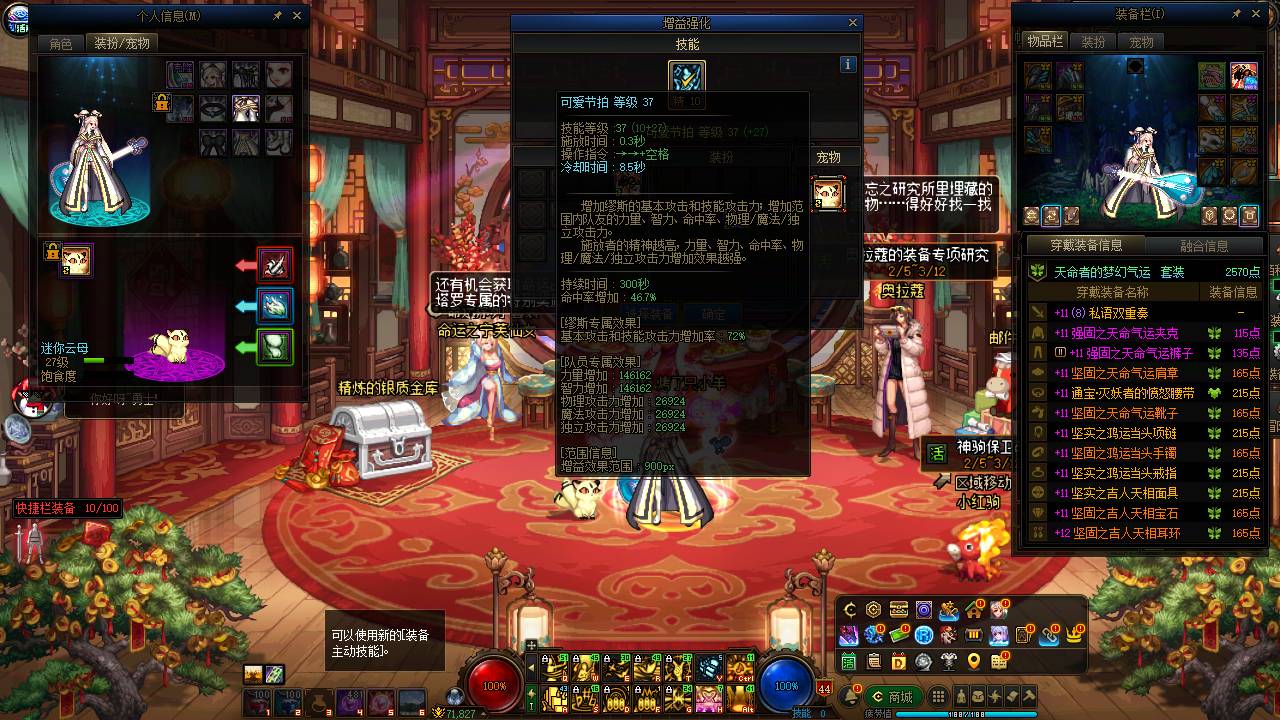Click the red HP orb at screen bottom
Image resolution: width=1280 pixels, height=720 pixels.
point(490,686)
